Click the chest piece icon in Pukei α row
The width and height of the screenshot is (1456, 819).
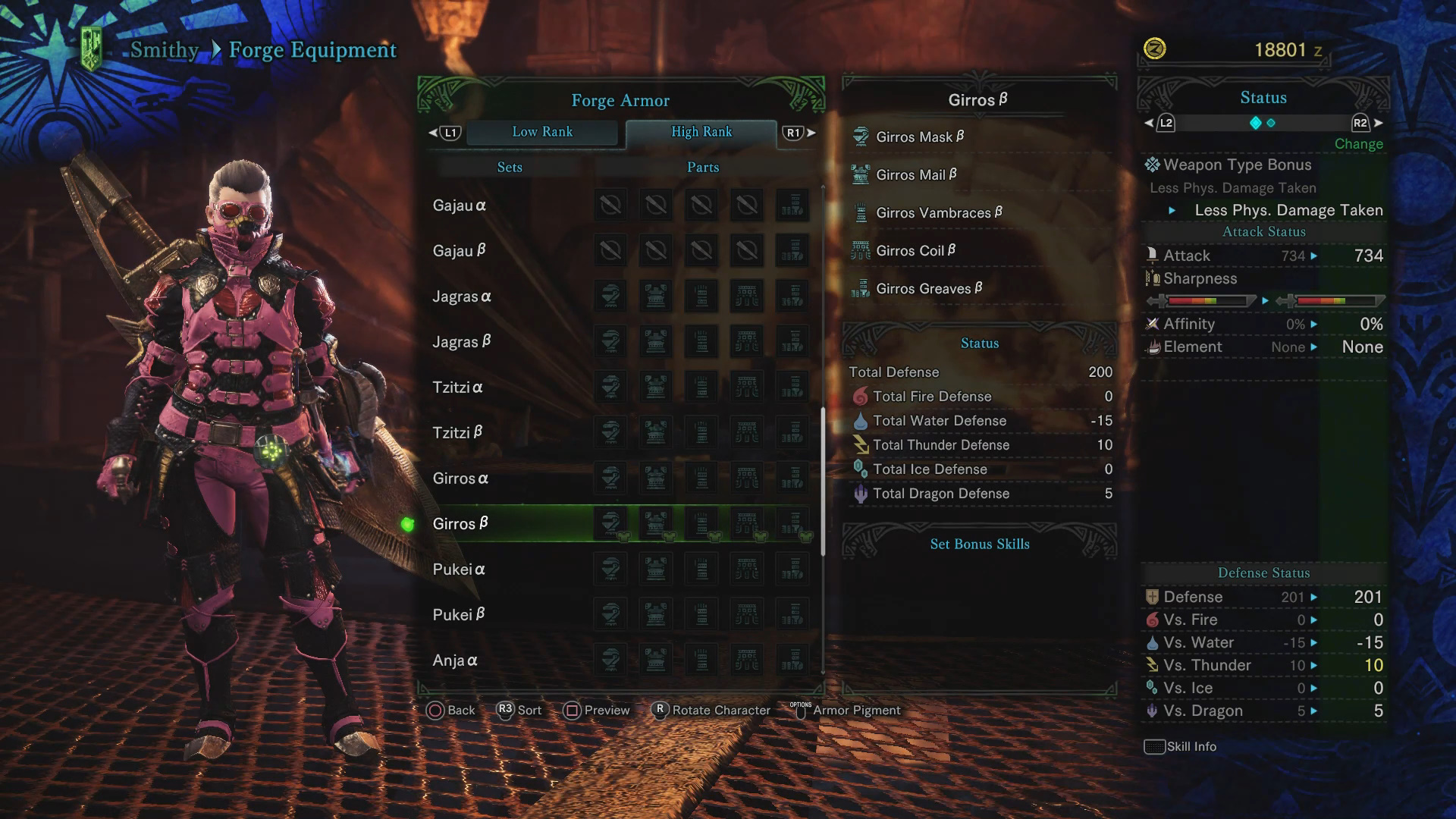tap(656, 569)
